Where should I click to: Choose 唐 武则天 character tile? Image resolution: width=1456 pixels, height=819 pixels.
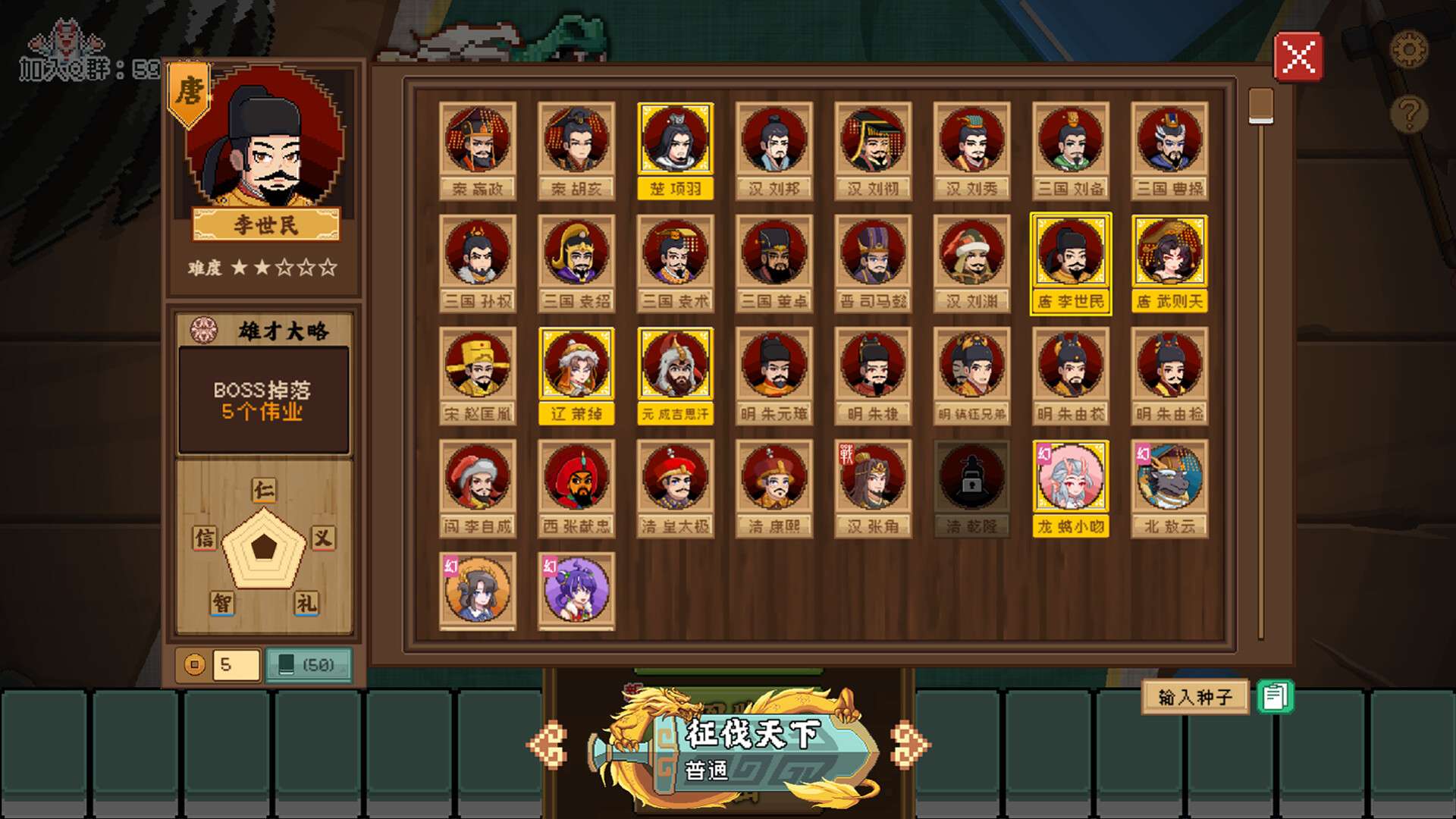1169,262
